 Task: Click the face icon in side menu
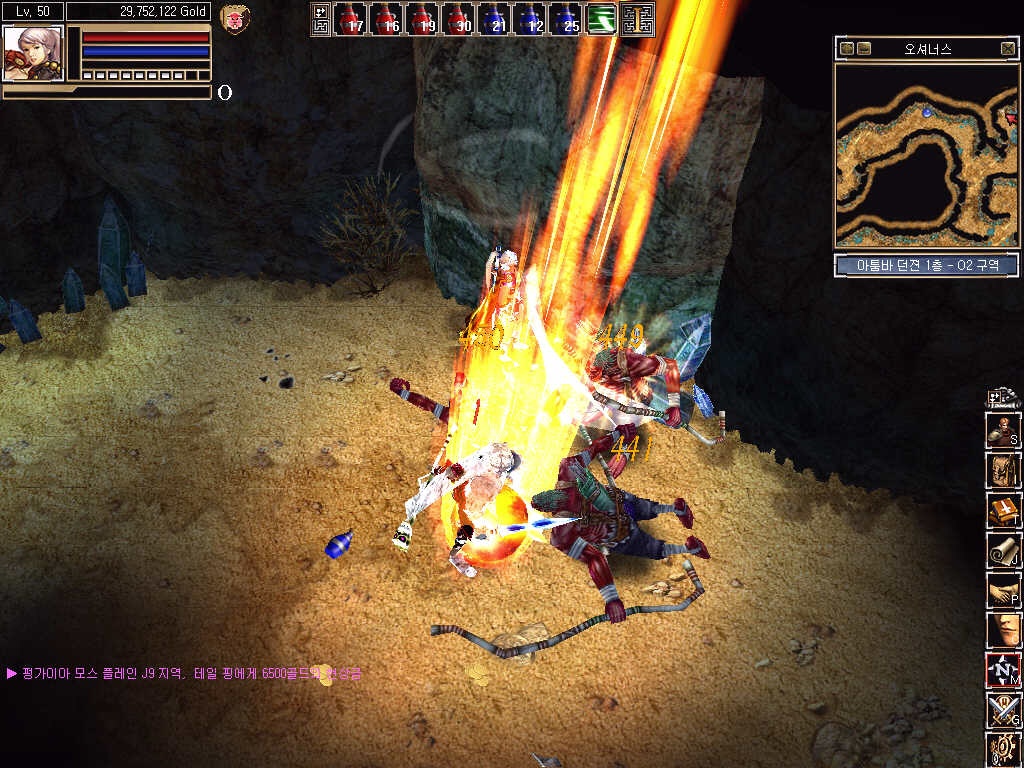pyautogui.click(x=1003, y=630)
